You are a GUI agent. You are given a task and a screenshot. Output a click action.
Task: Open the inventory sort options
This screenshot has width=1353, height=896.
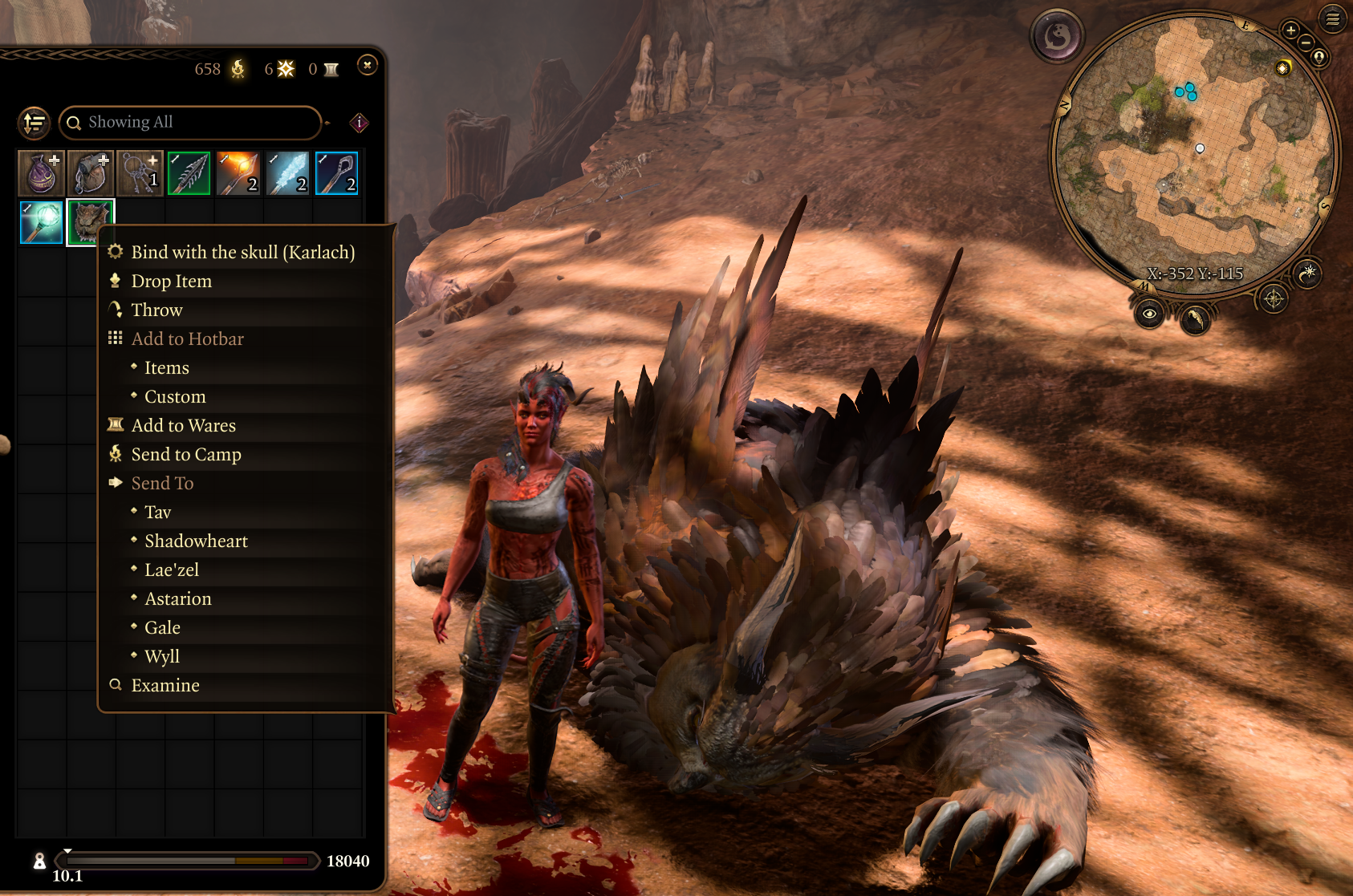[x=34, y=123]
